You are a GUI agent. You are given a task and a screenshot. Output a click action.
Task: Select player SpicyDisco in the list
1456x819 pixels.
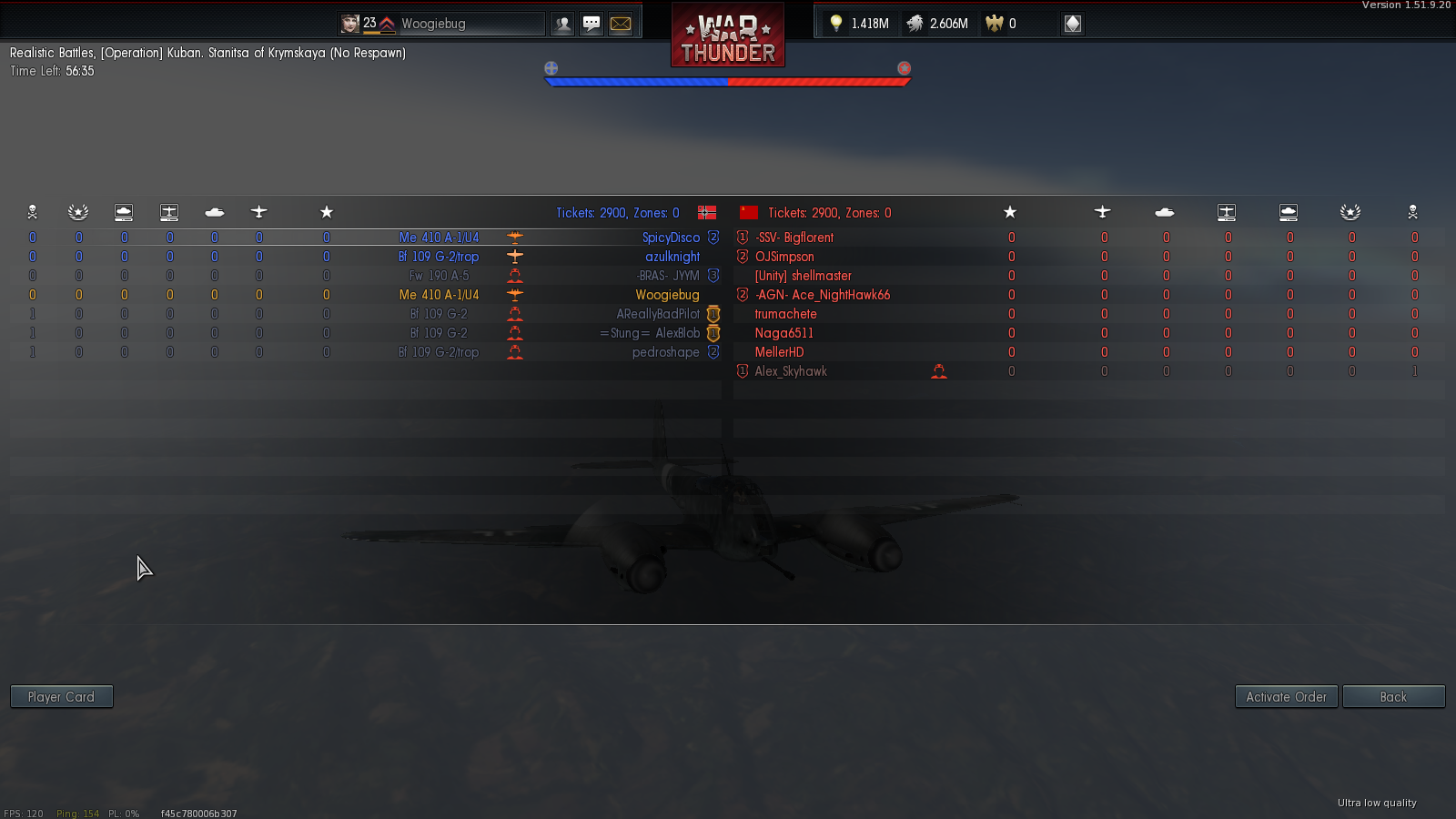pyautogui.click(x=671, y=238)
